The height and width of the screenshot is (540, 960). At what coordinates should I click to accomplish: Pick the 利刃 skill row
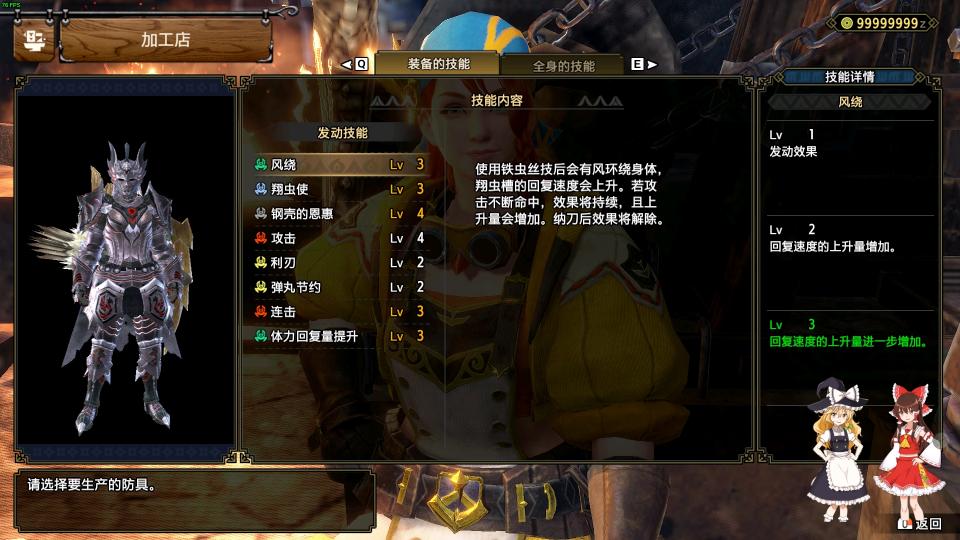pyautogui.click(x=340, y=262)
